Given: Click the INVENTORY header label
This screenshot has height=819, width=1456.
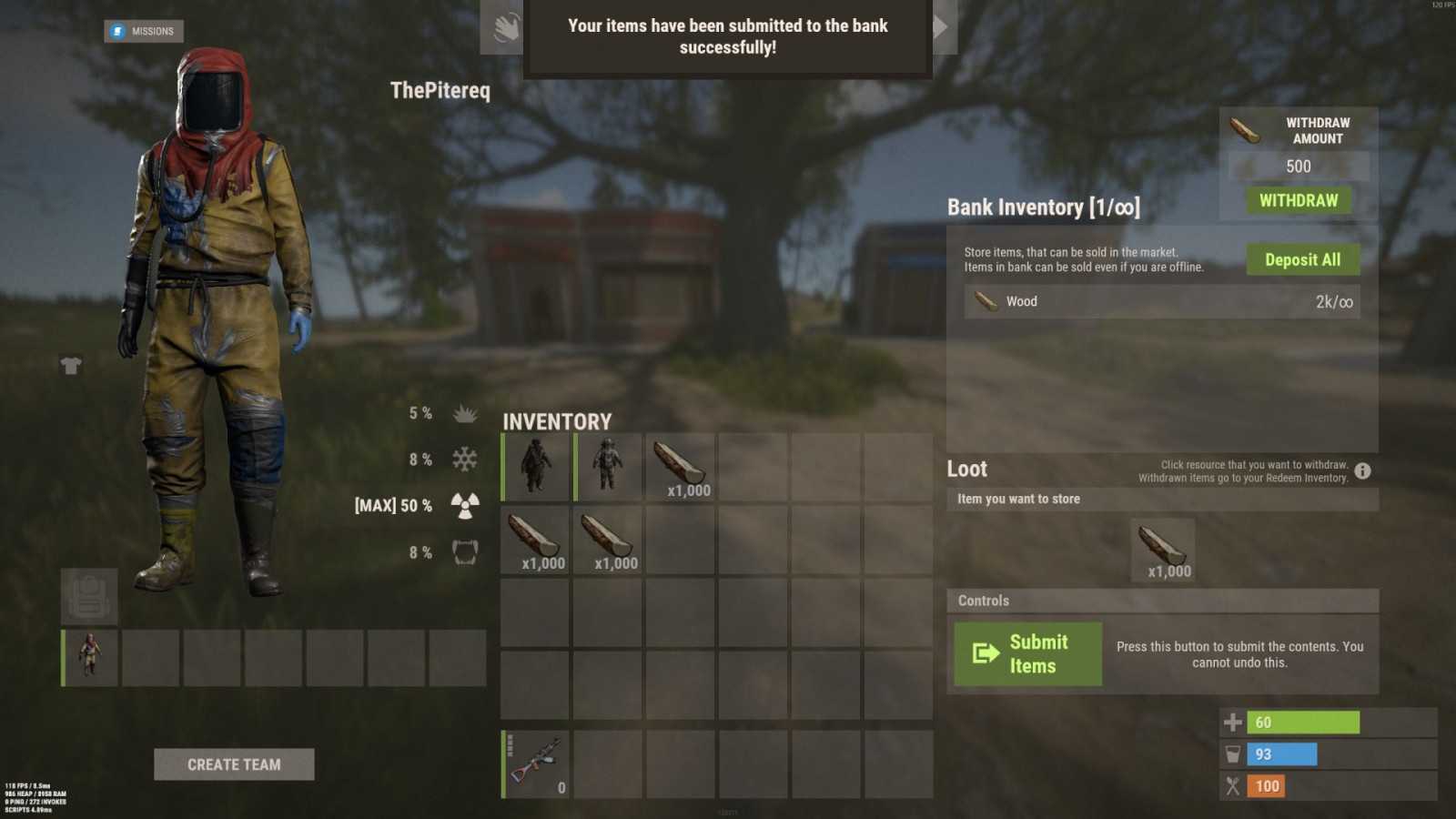Looking at the screenshot, I should coord(558,421).
